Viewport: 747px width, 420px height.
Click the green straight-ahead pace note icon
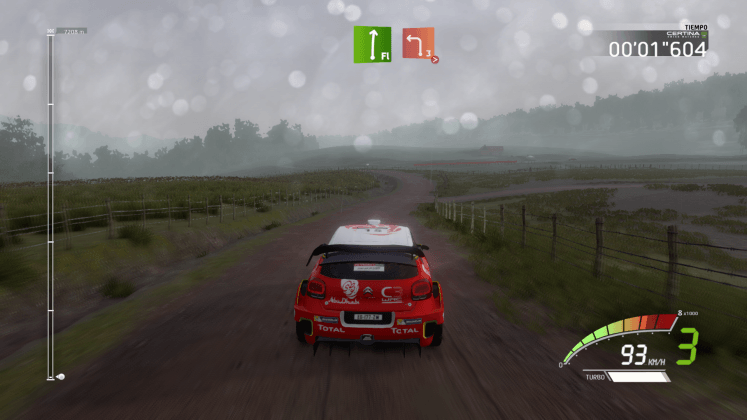[x=371, y=45]
